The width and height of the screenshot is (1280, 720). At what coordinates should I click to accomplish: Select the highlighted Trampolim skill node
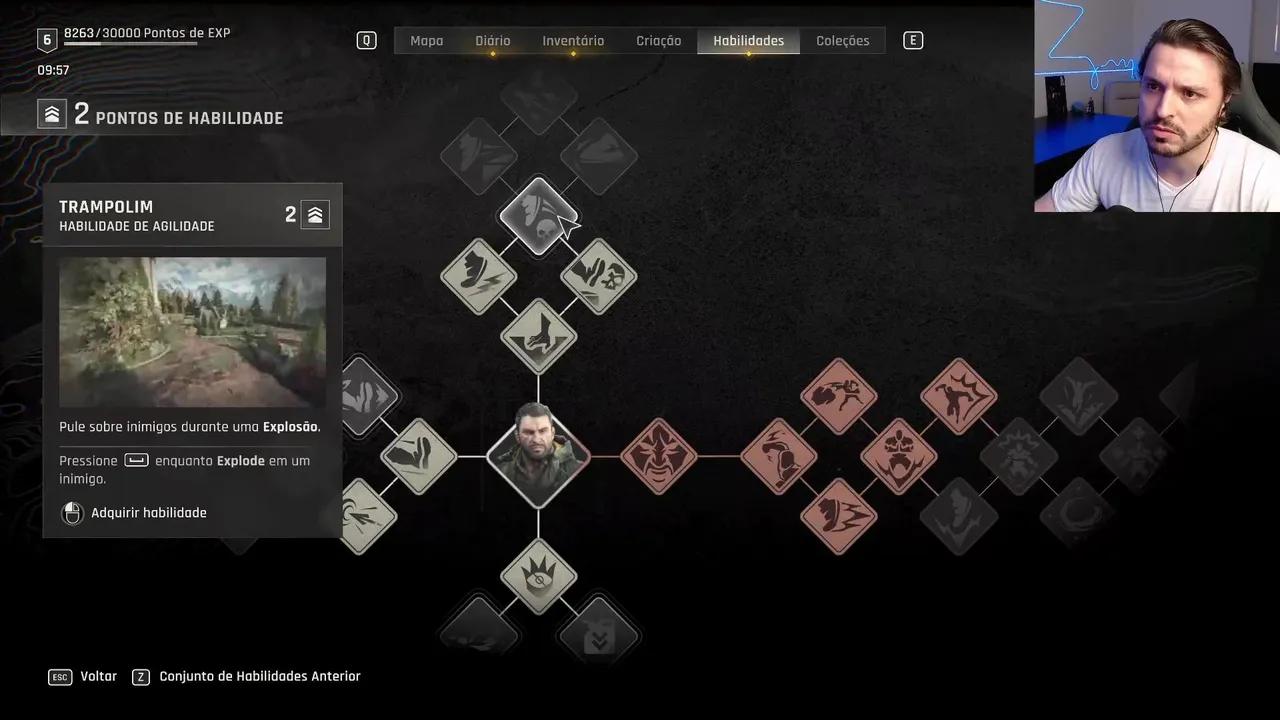pyautogui.click(x=538, y=216)
